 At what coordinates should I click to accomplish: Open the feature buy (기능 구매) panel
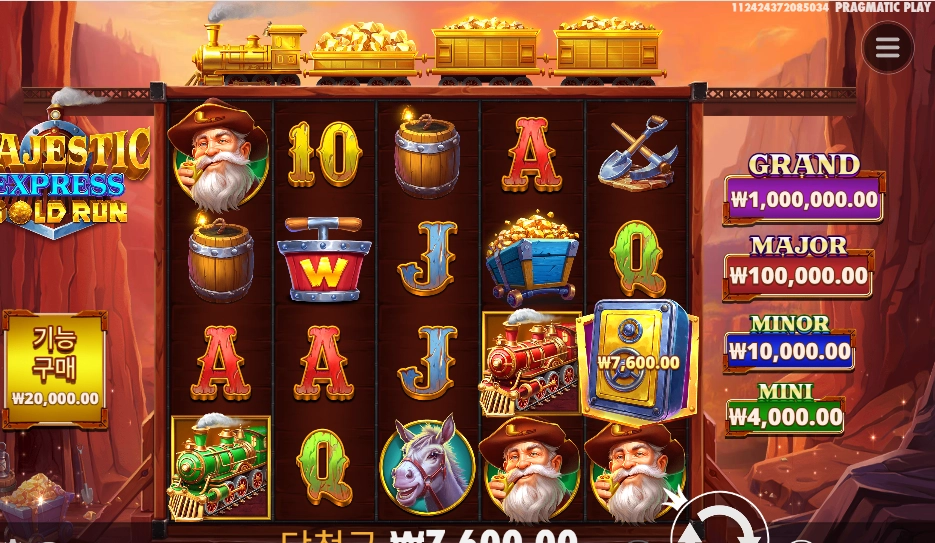(x=55, y=367)
